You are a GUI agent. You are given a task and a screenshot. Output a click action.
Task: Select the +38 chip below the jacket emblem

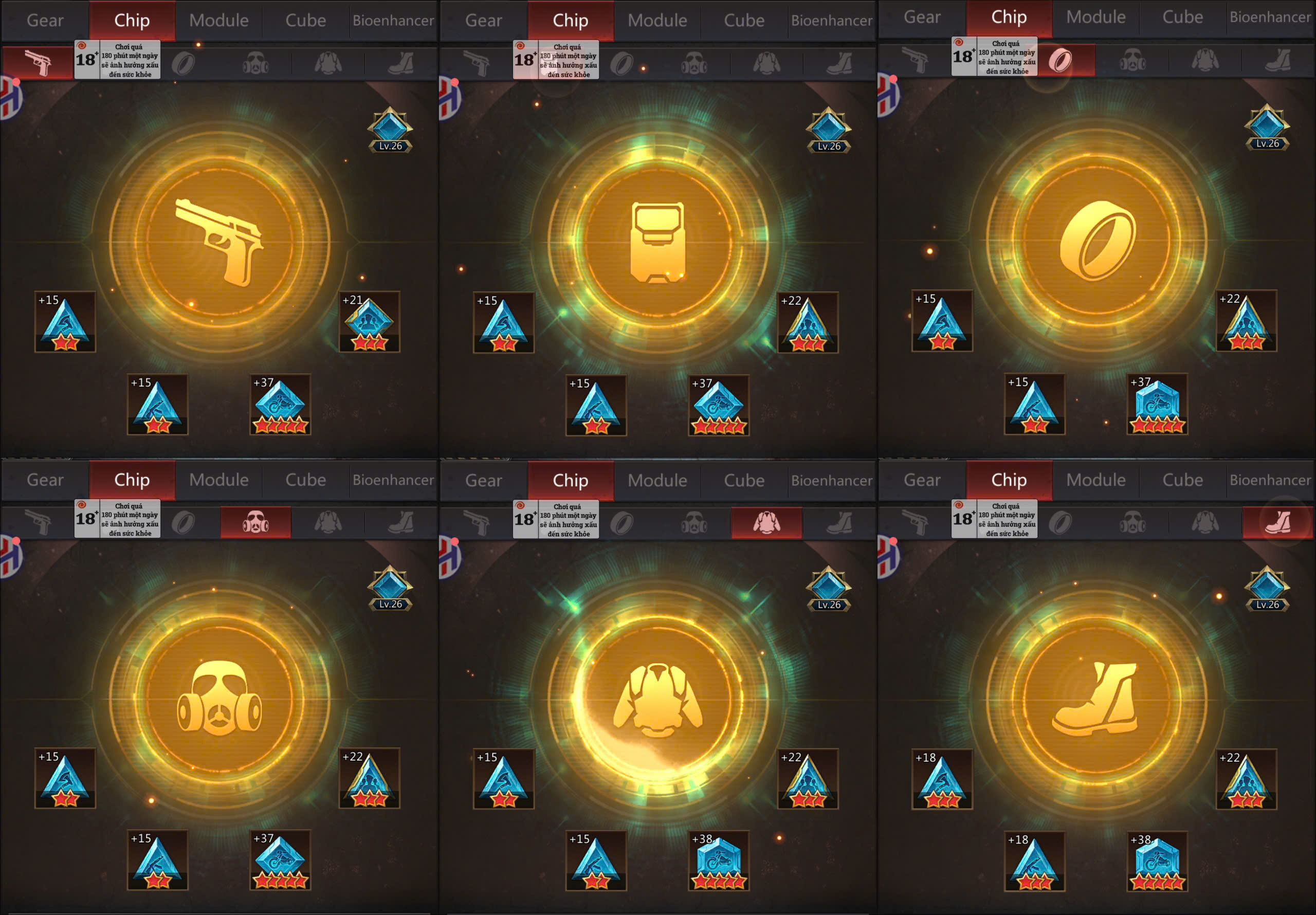pos(718,861)
